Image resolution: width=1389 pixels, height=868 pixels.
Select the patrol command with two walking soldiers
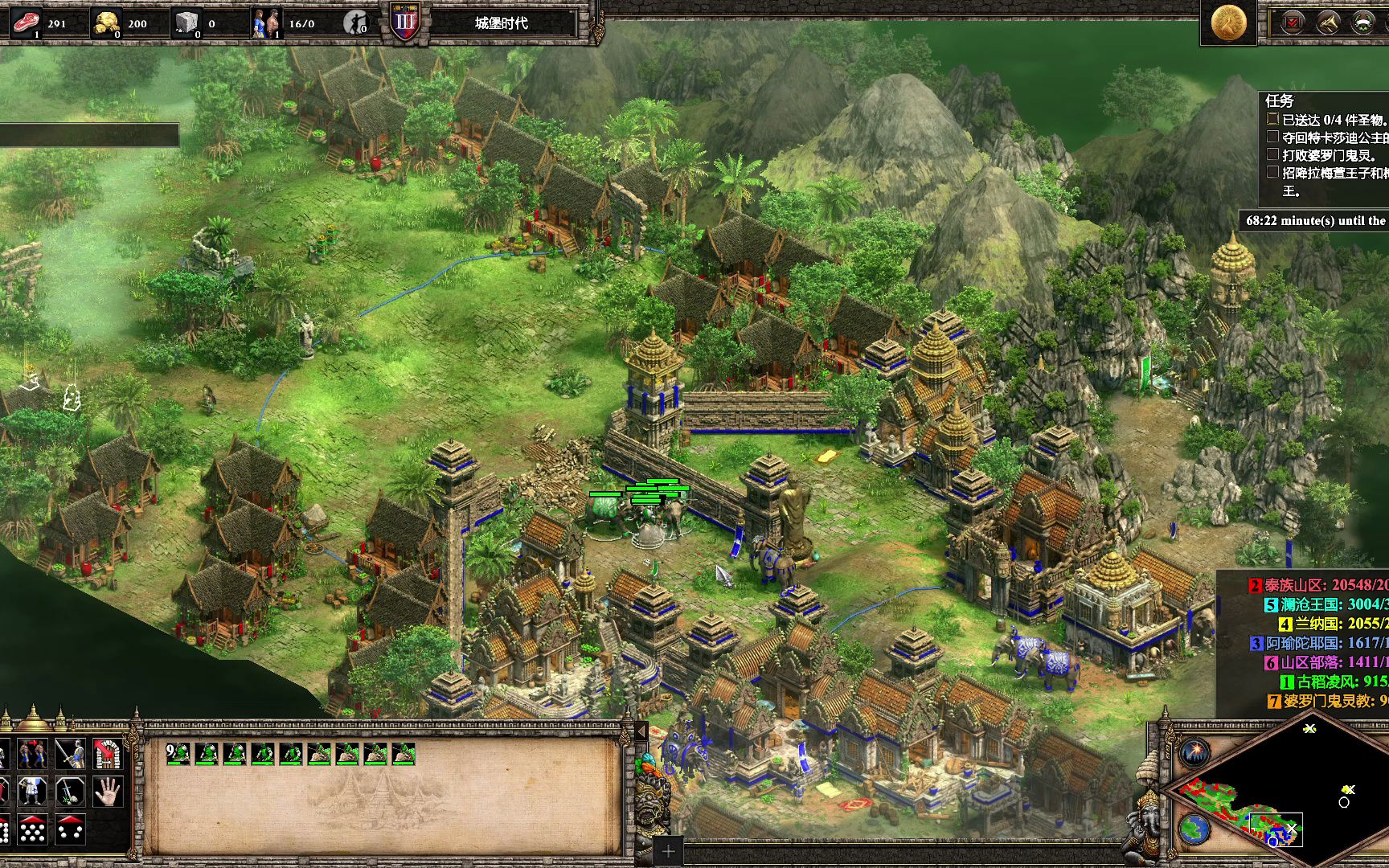32,754
